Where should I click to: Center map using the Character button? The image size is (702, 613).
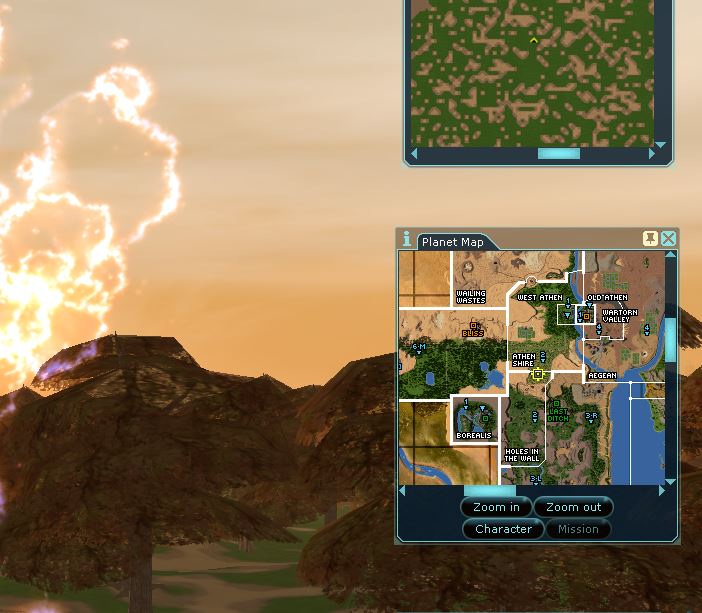coord(503,529)
